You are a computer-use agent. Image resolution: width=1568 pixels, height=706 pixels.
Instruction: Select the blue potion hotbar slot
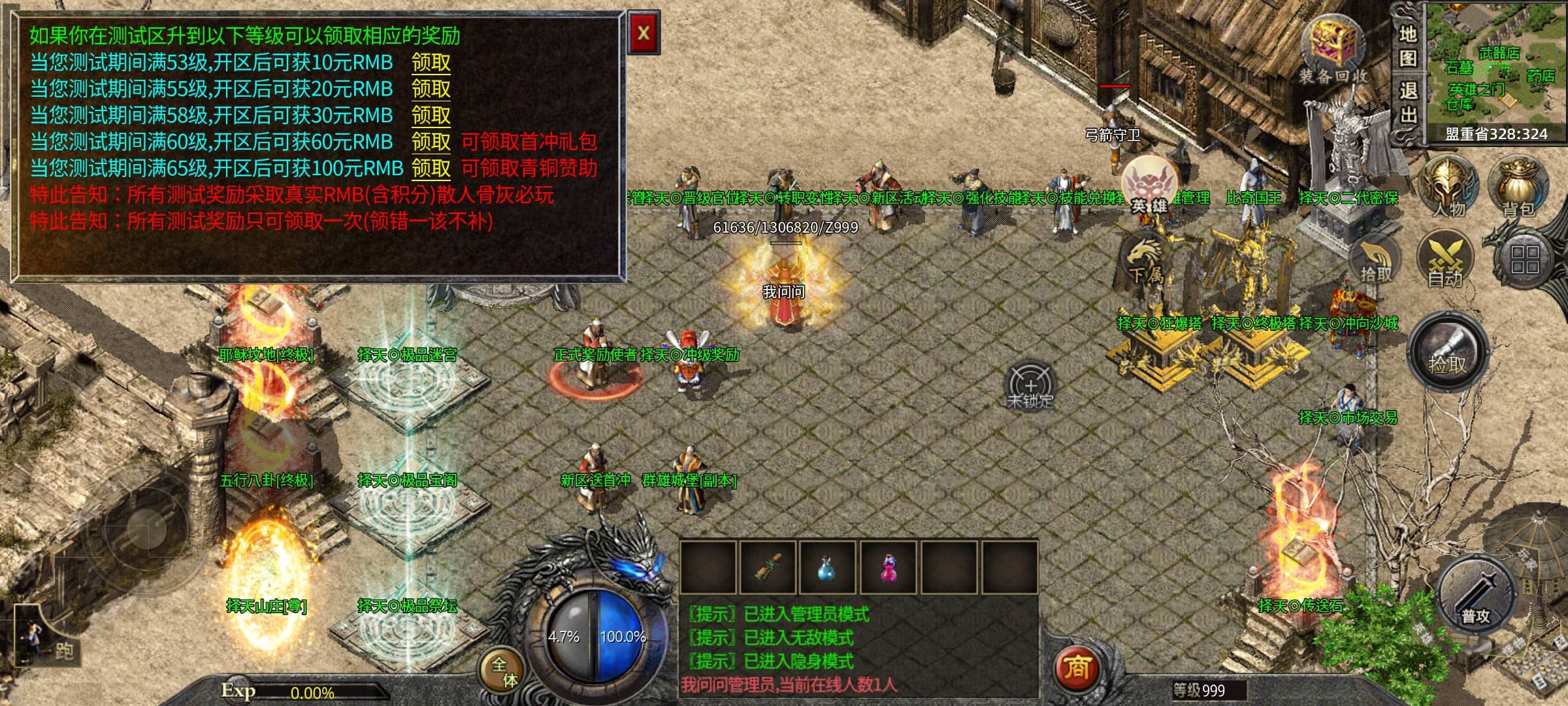pos(828,567)
